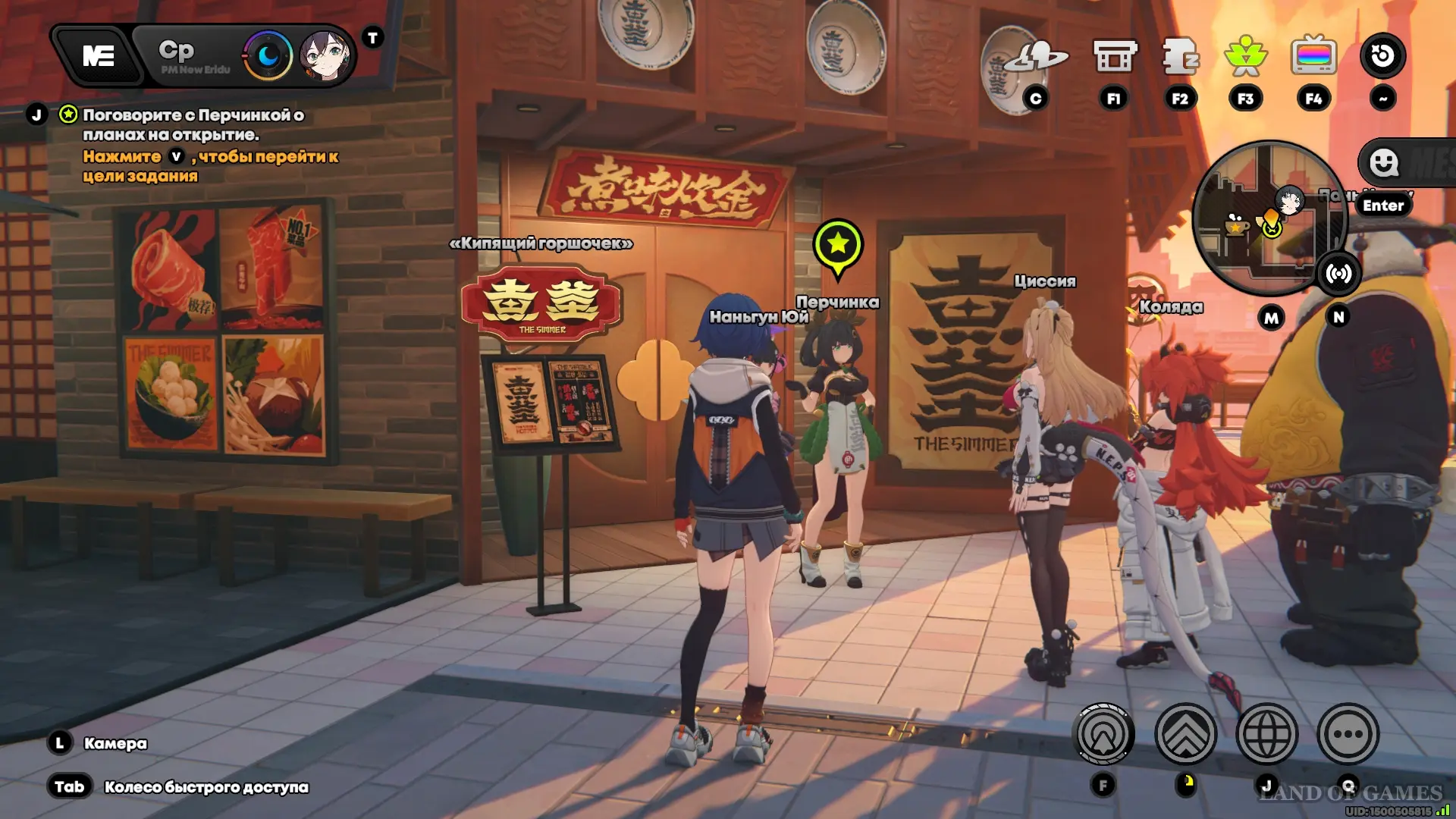The image size is (1456, 819).
Task: Click the circular arrow star icon
Action: tap(1382, 55)
